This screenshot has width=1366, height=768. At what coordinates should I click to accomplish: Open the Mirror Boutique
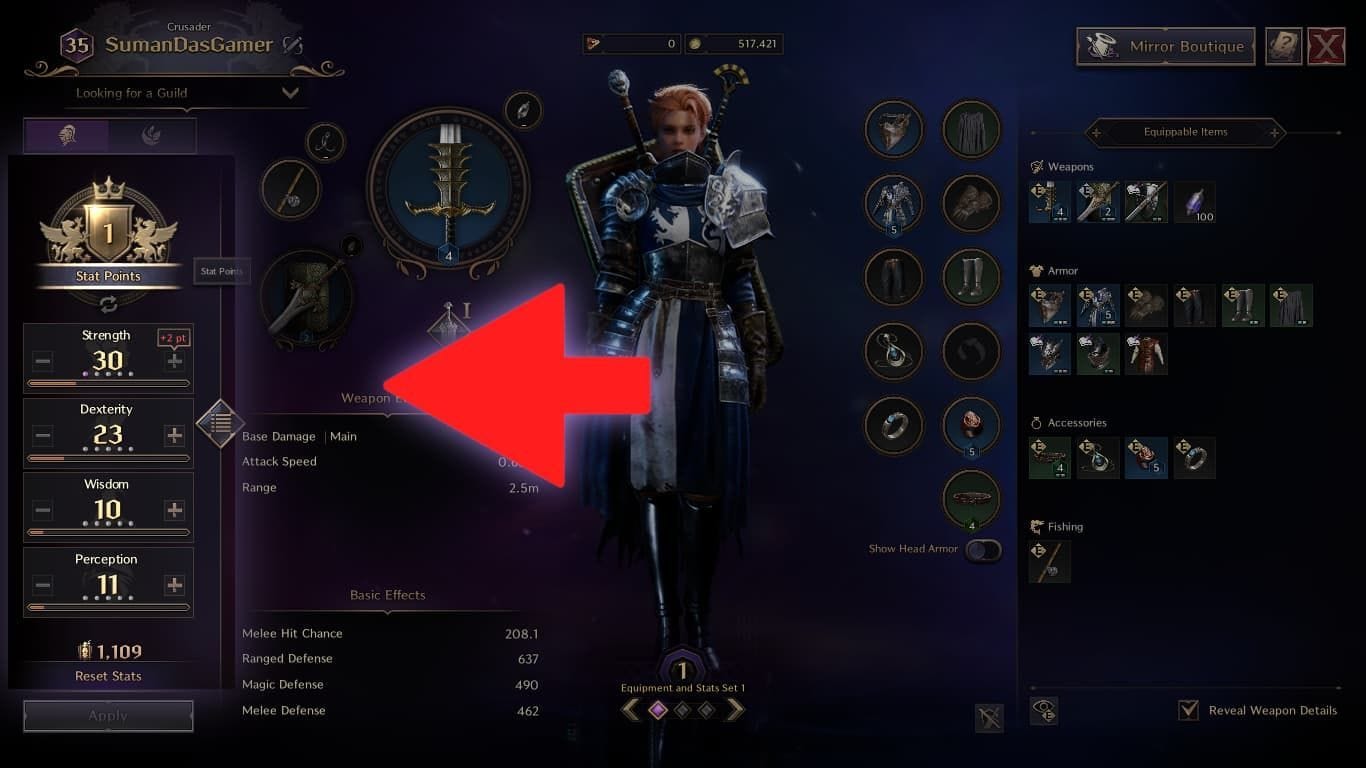1163,46
